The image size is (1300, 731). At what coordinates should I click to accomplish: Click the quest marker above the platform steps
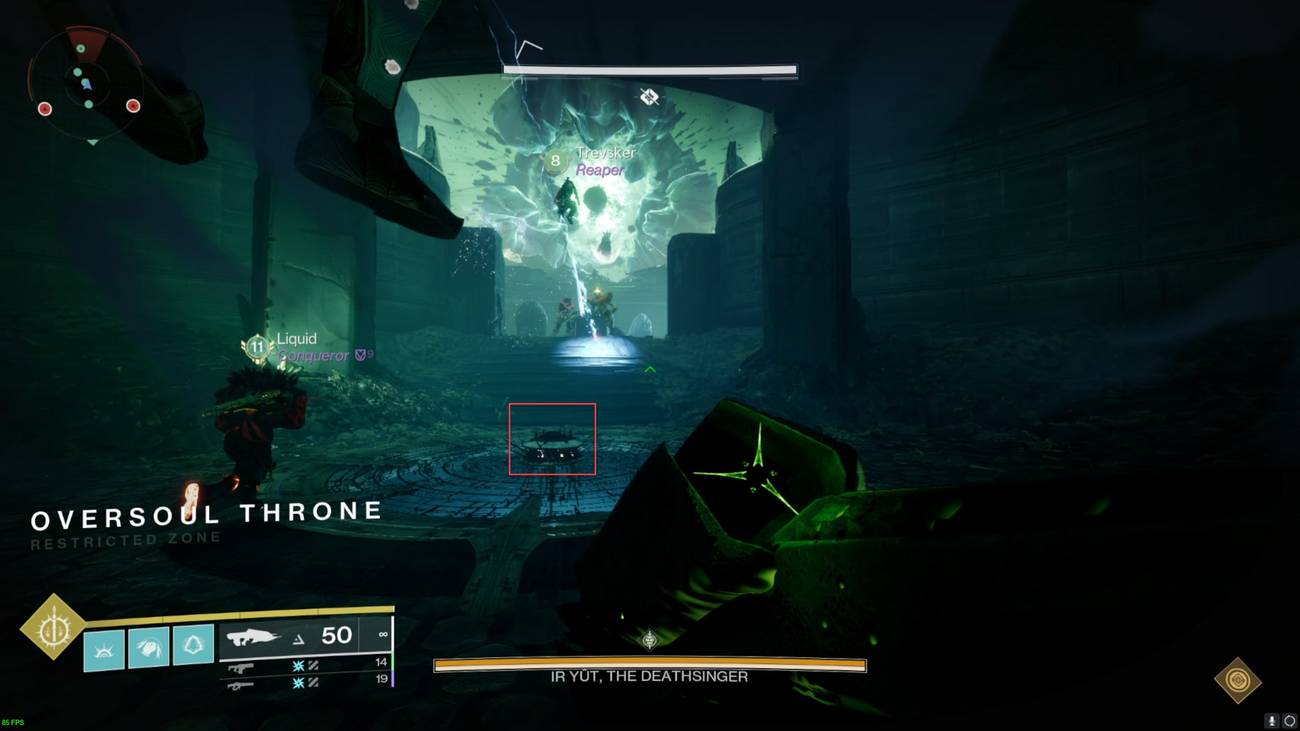tap(648, 367)
